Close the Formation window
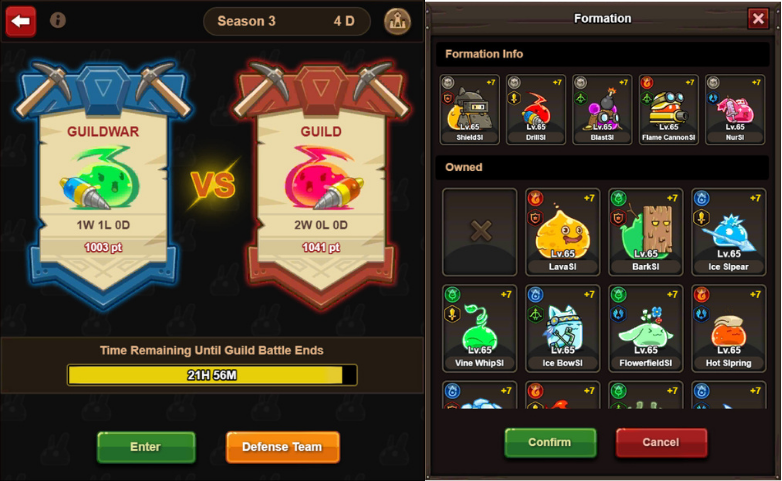This screenshot has width=782, height=481. (757, 18)
